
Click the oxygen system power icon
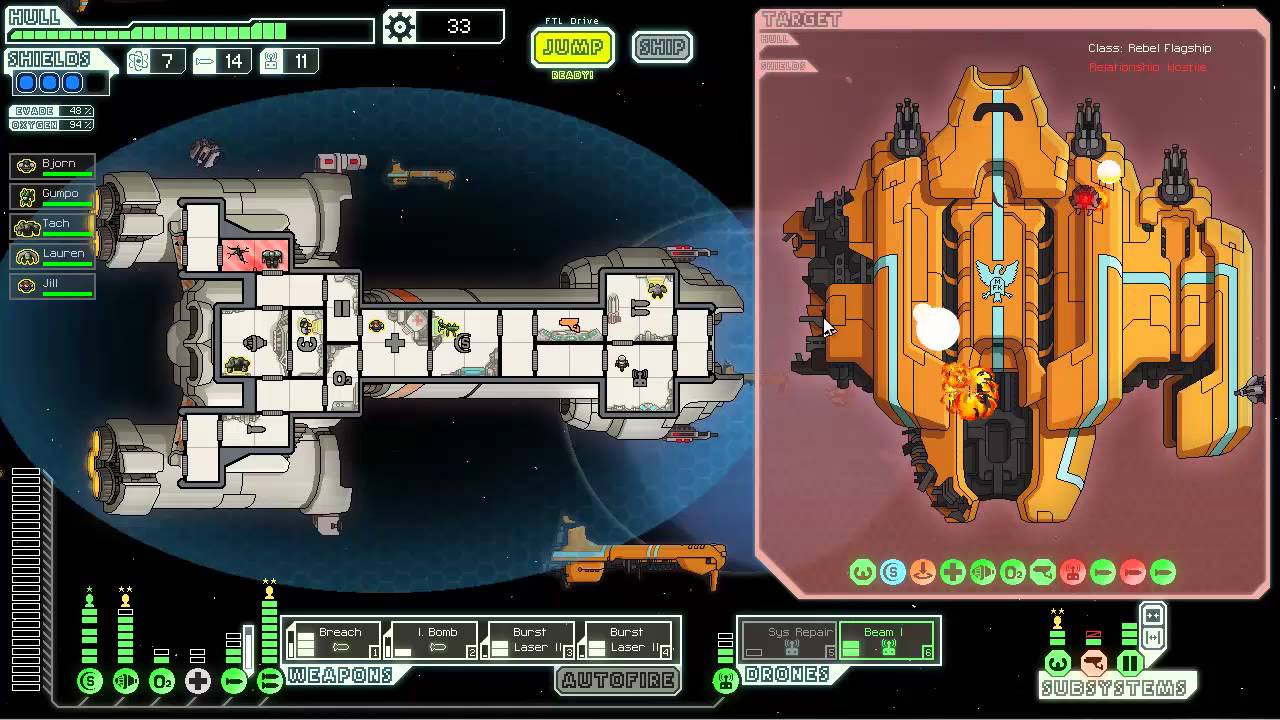coord(162,682)
